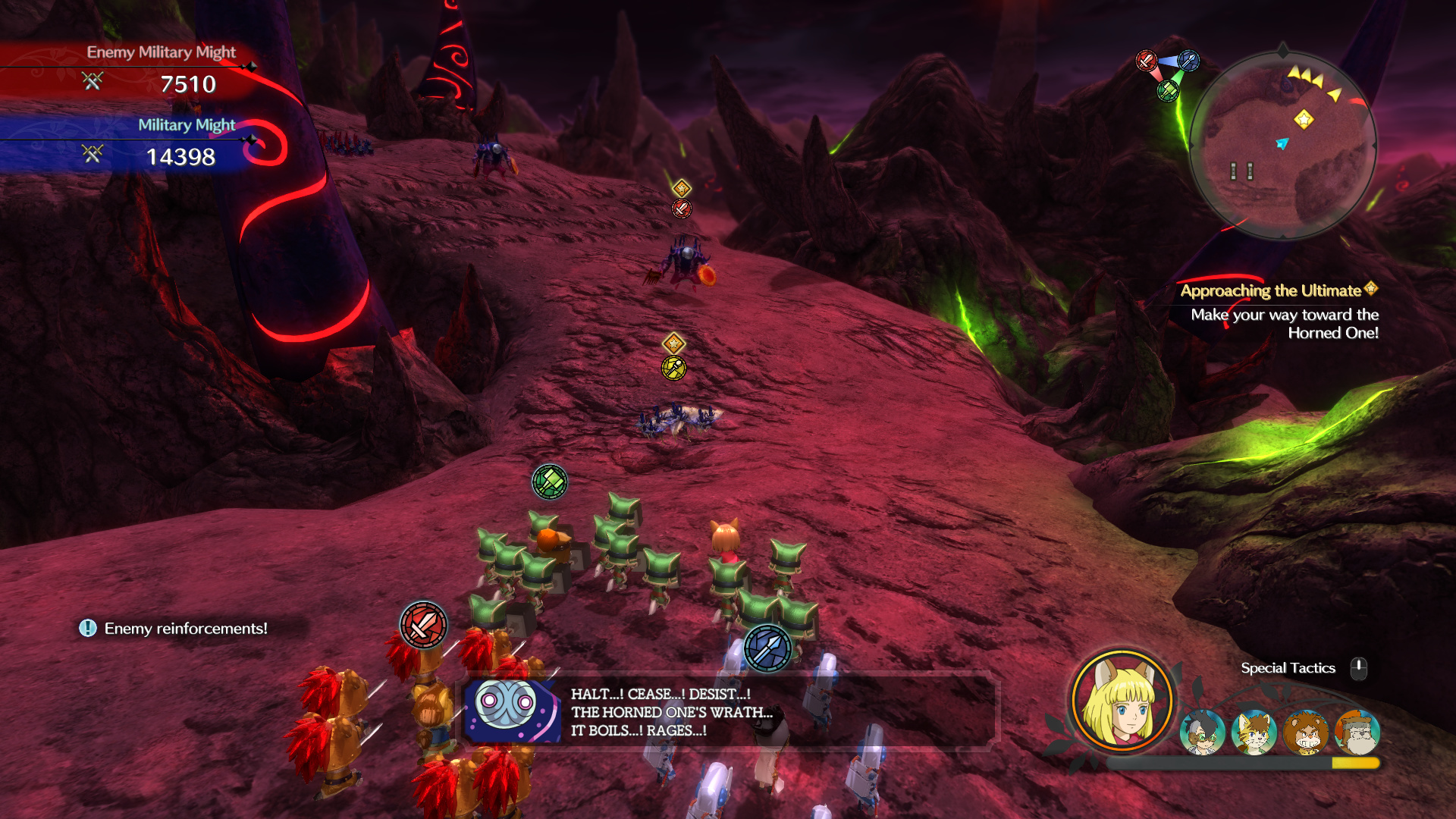The height and width of the screenshot is (819, 1456).
Task: Select Evan's large blond portrait
Action: 1122,701
